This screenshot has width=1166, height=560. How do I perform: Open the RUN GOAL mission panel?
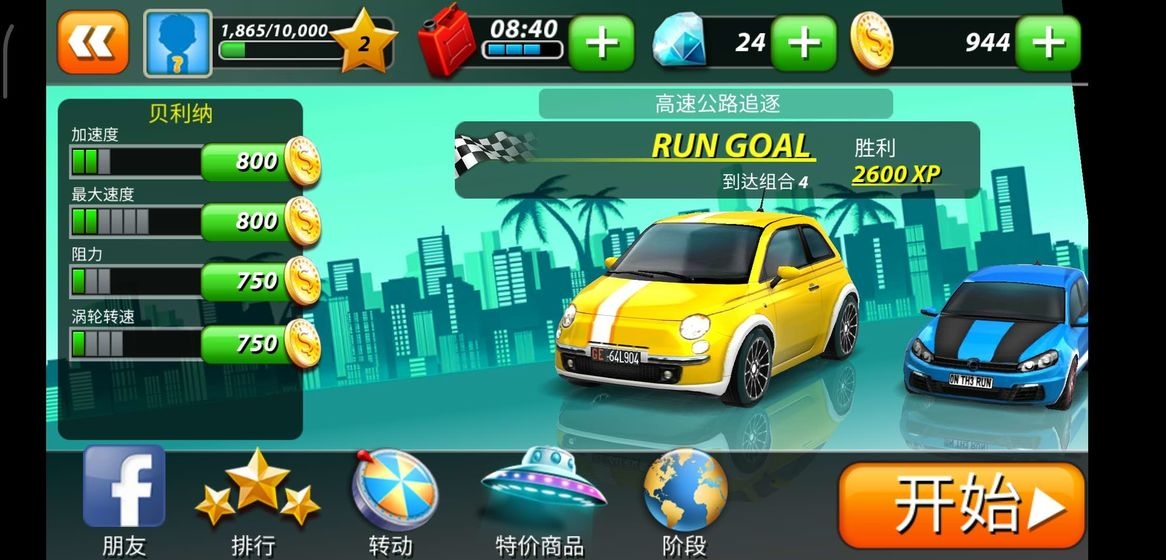coord(716,160)
